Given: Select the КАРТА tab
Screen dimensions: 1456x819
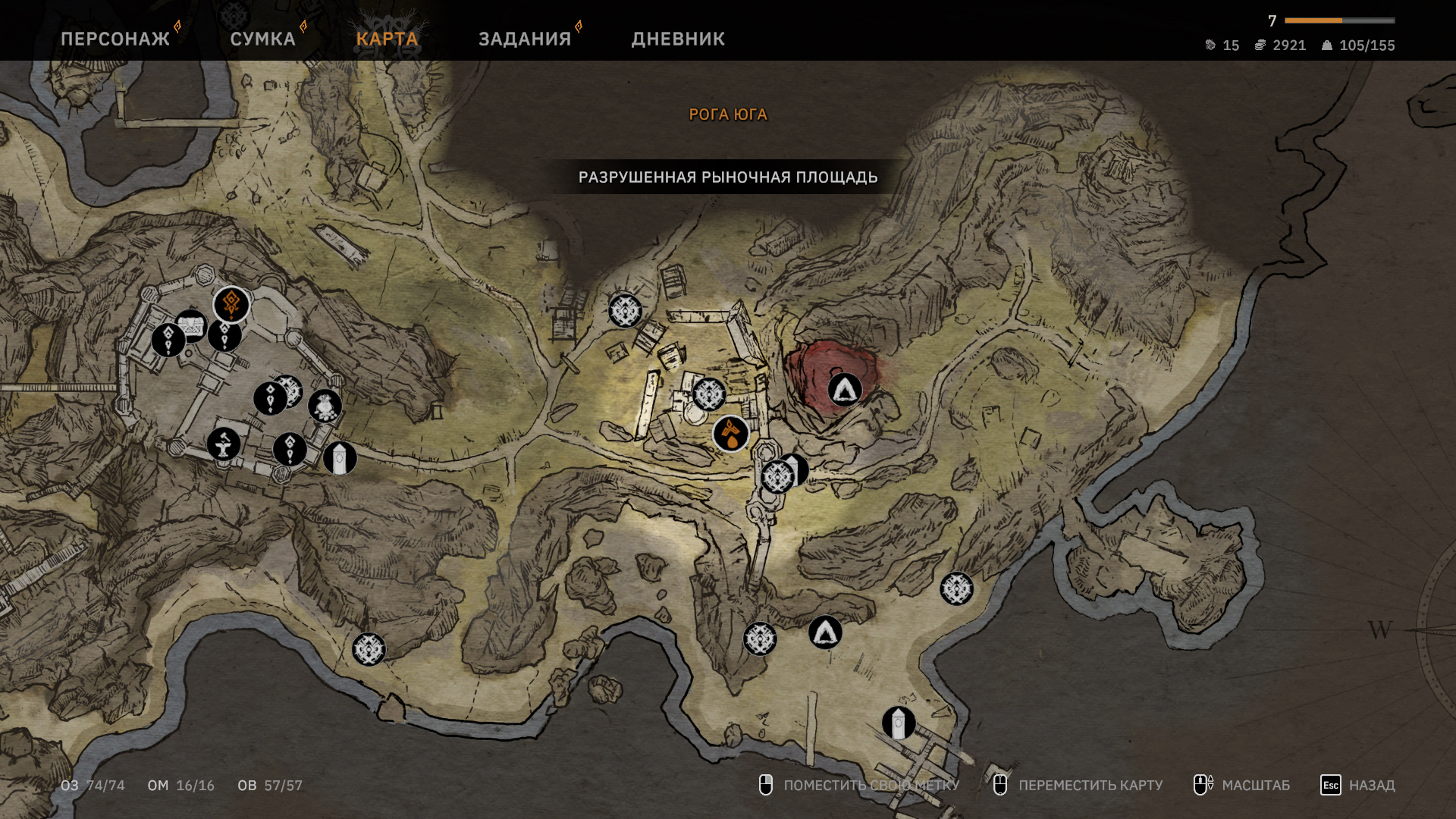Looking at the screenshot, I should 387,39.
